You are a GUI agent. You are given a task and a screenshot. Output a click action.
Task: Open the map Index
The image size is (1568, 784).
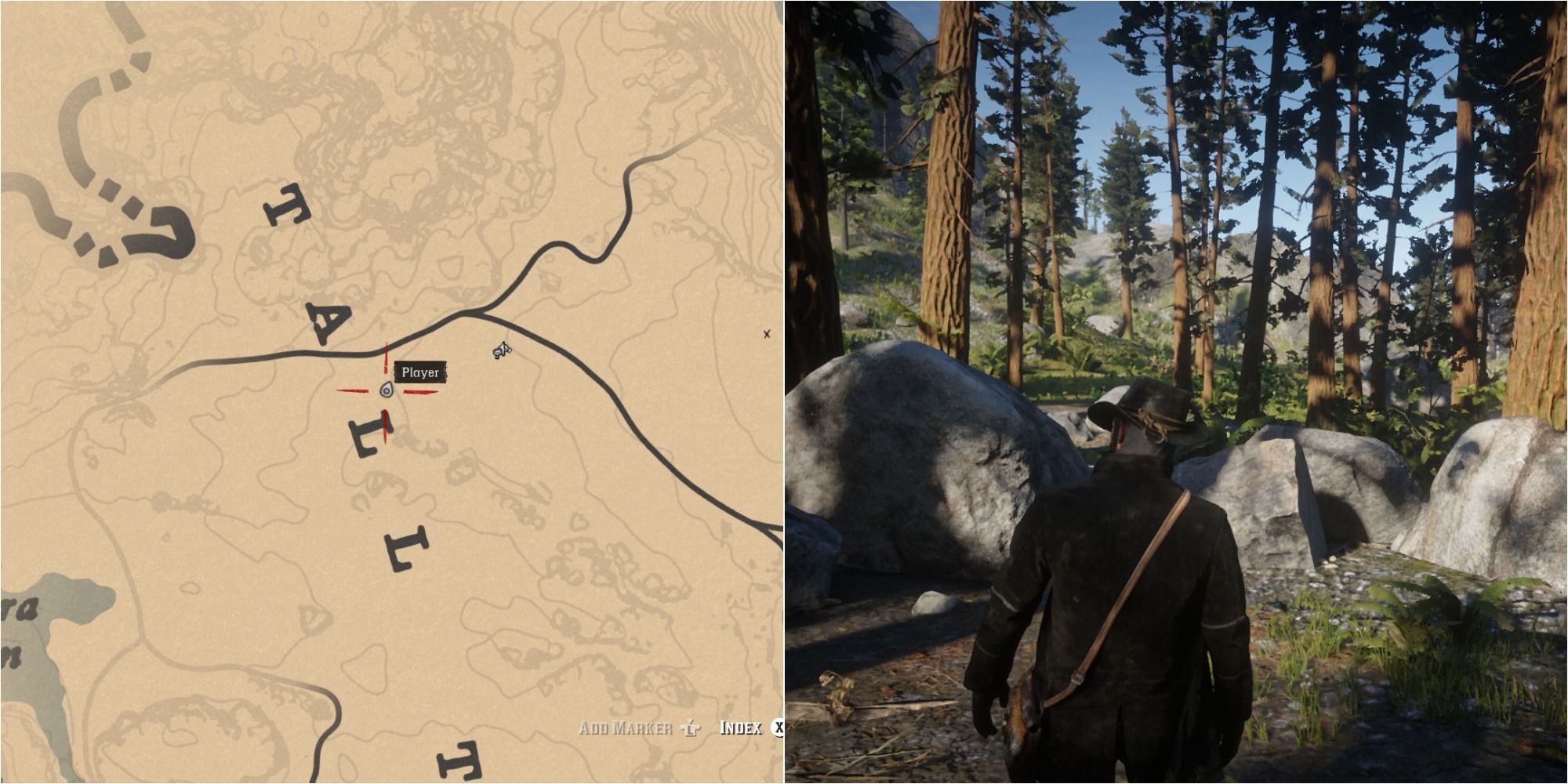click(x=741, y=728)
